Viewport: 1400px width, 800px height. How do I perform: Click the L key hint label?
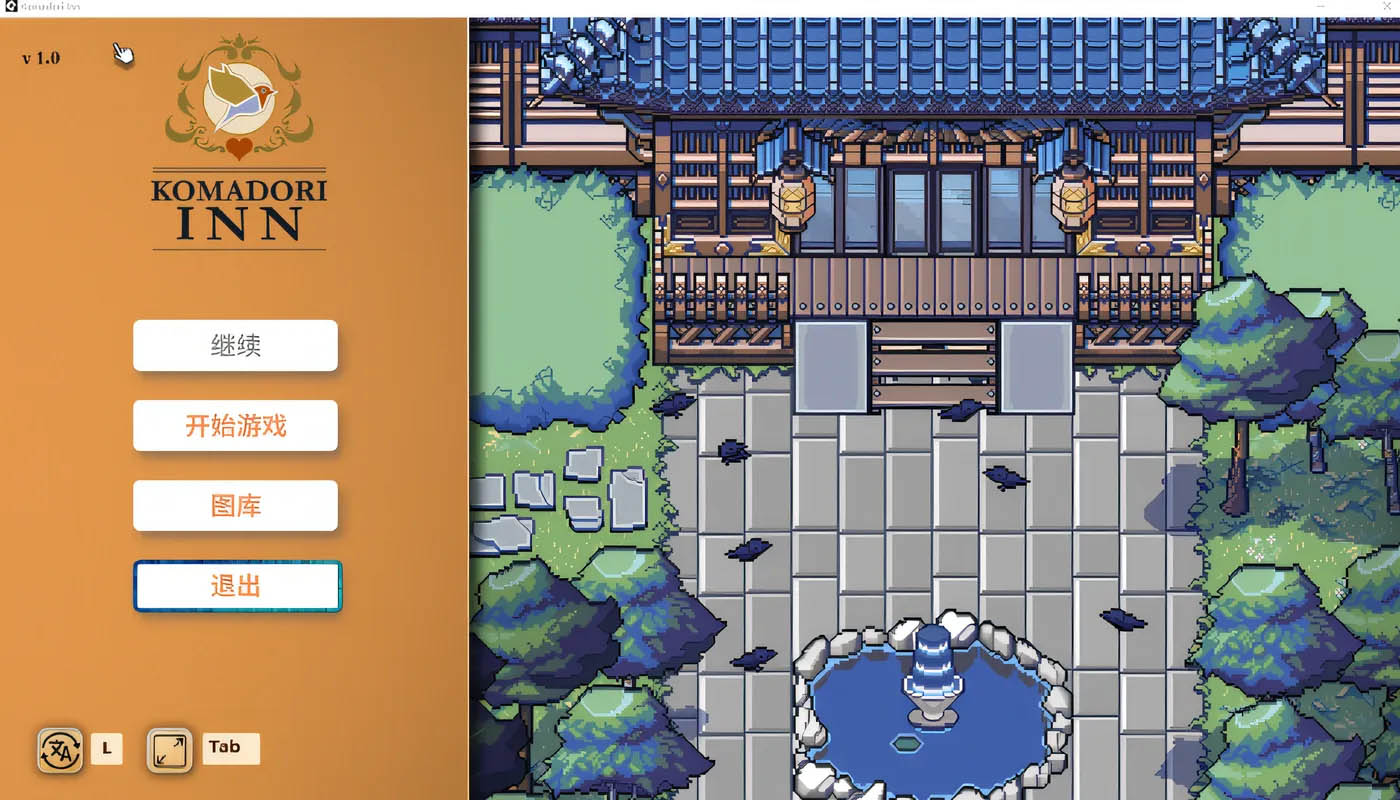coord(106,749)
